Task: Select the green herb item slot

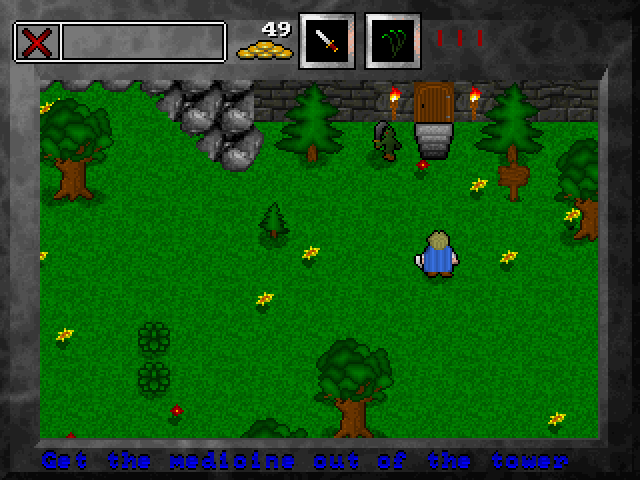Action: pyautogui.click(x=393, y=41)
